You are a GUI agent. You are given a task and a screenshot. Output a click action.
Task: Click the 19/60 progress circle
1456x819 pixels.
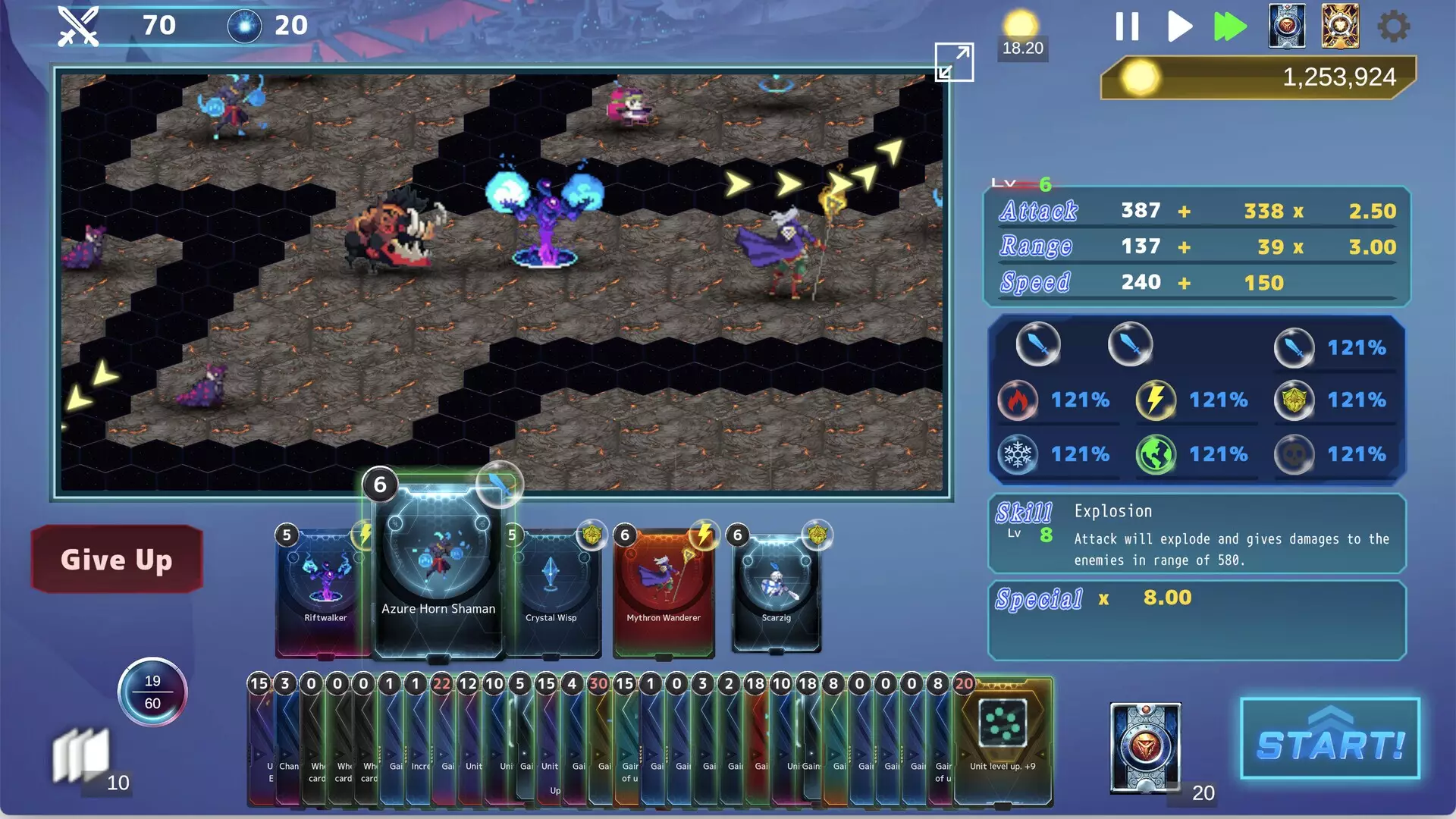point(152,692)
